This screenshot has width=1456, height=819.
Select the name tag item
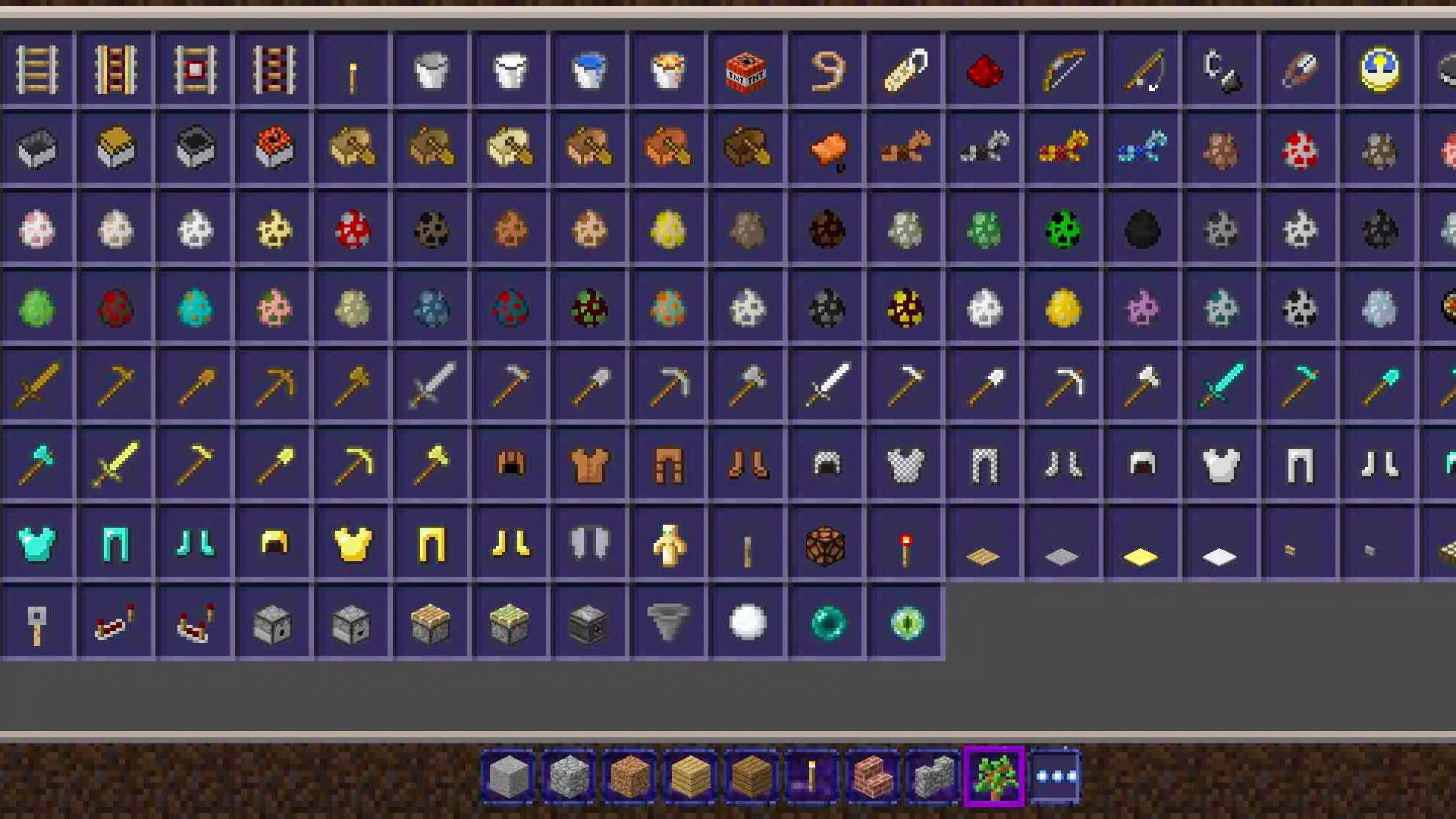tap(904, 70)
